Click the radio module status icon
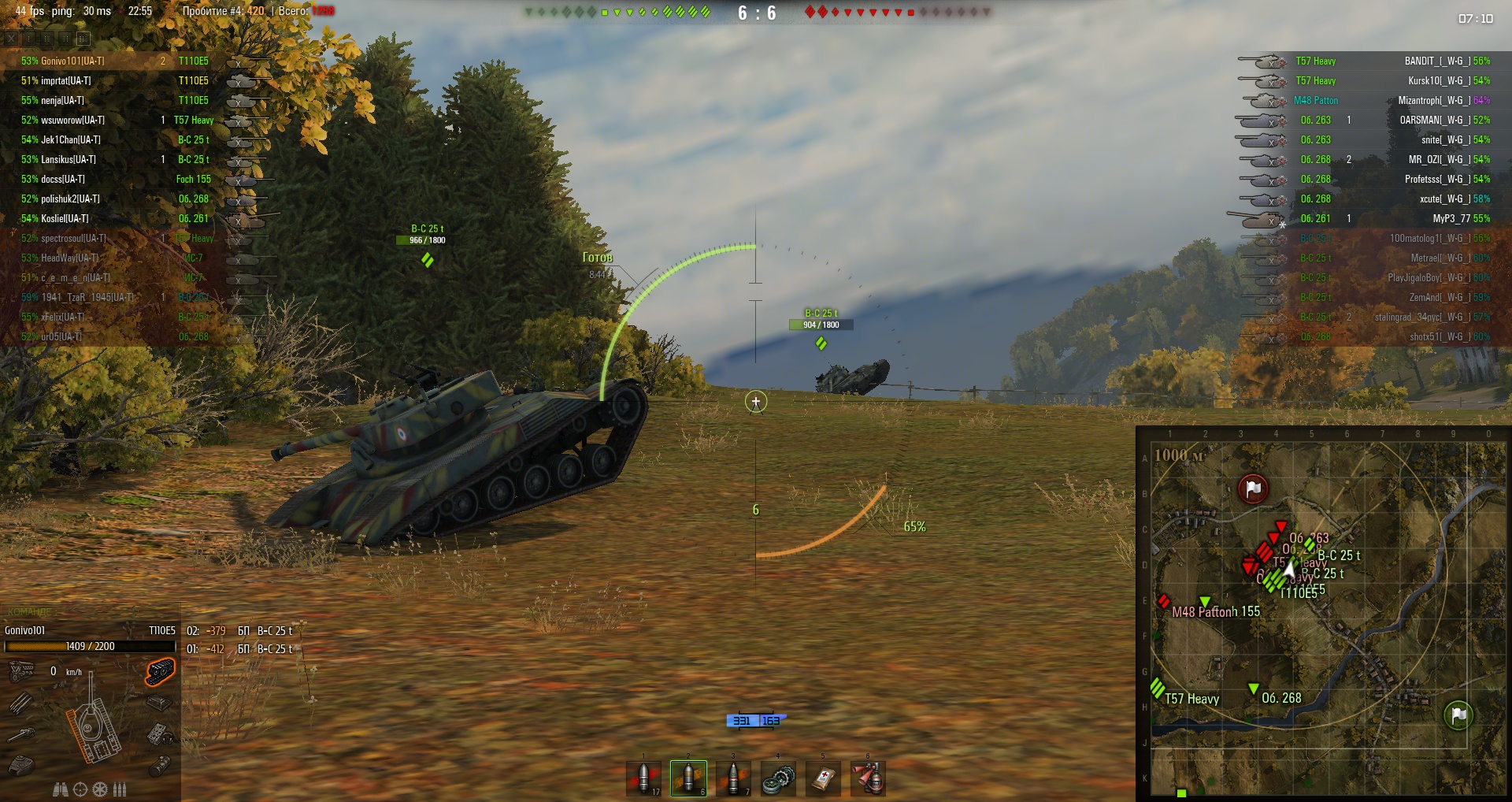 160,734
